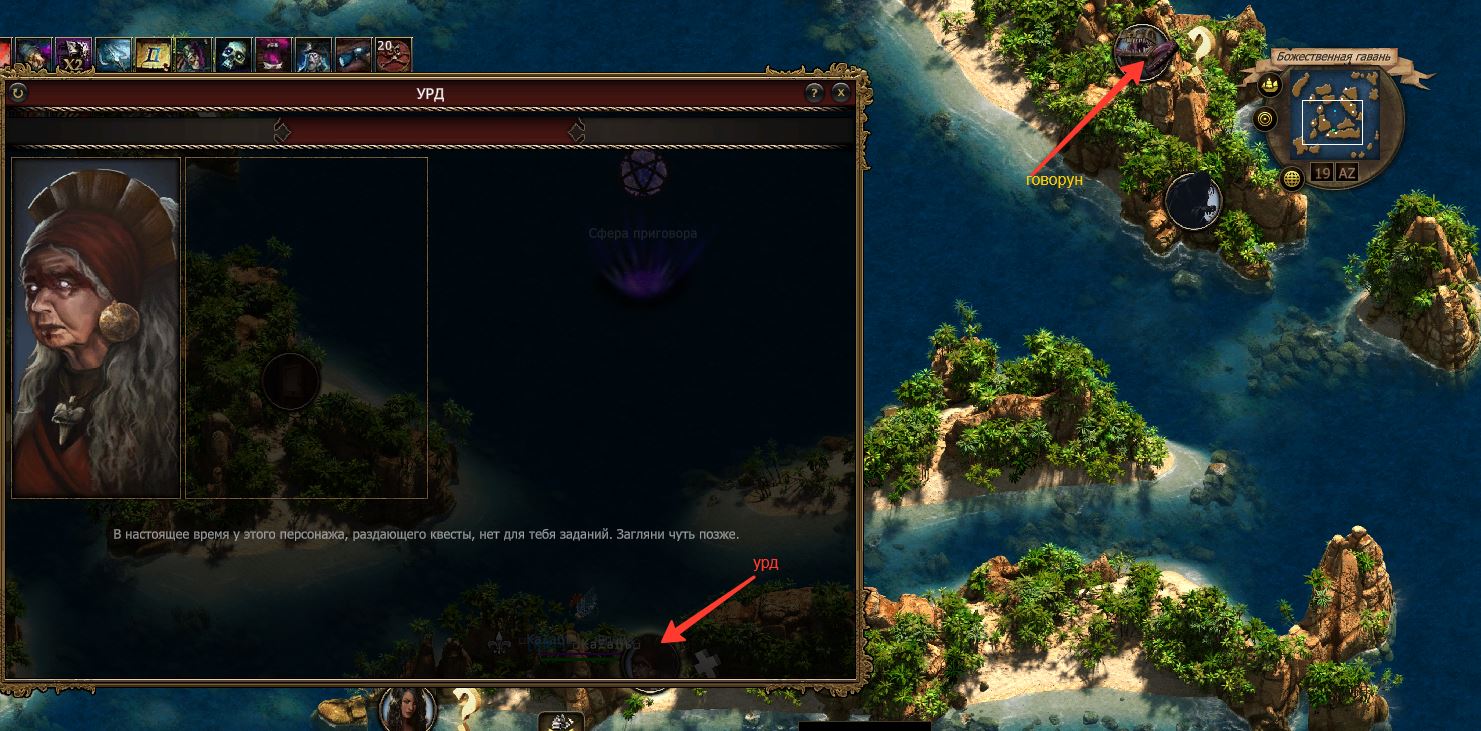1481x731 pixels.
Task: Click the AZ coordinate box under the minimap
Action: (x=1347, y=173)
